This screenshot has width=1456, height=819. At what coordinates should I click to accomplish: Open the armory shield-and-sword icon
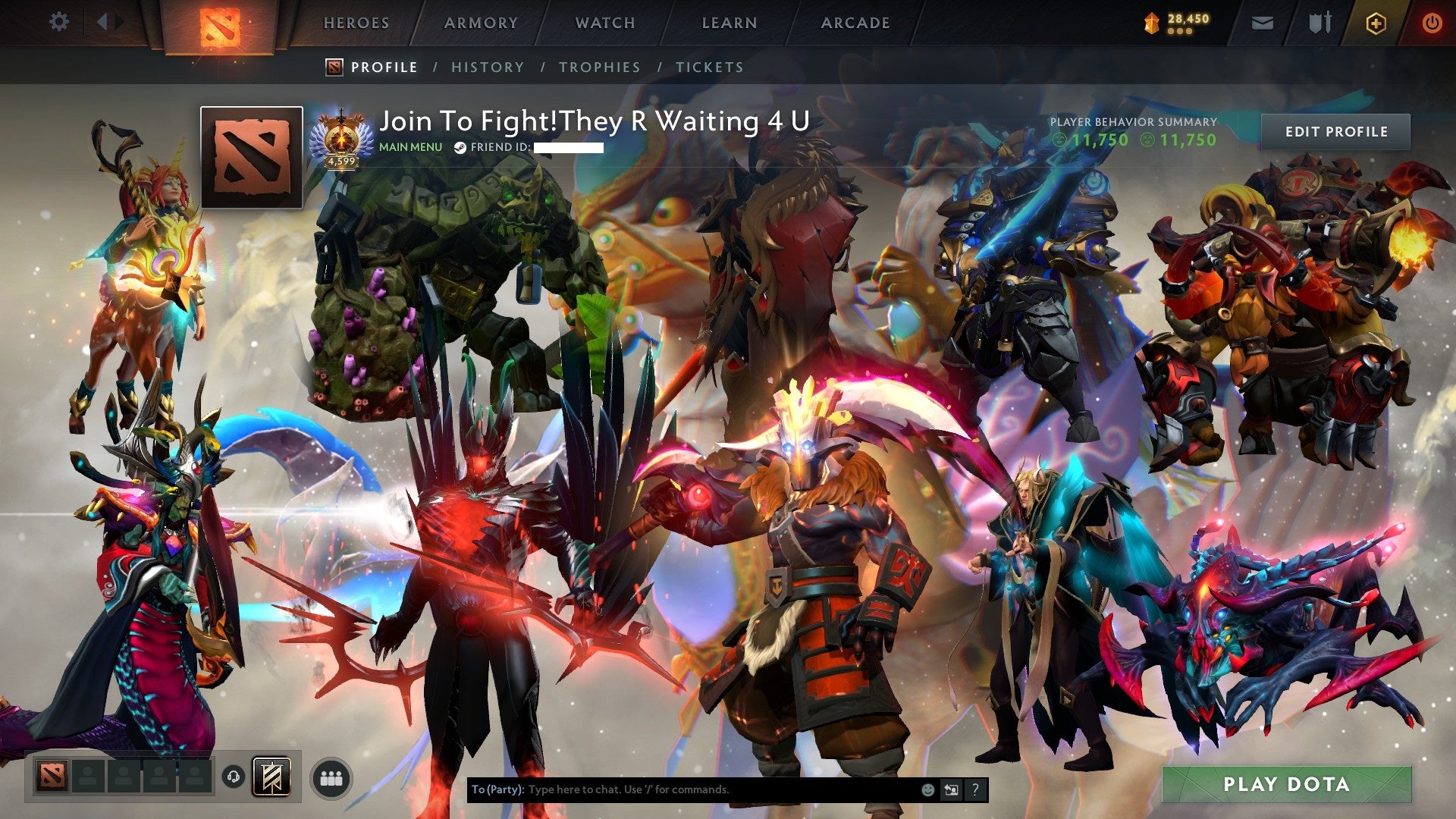click(x=1319, y=23)
